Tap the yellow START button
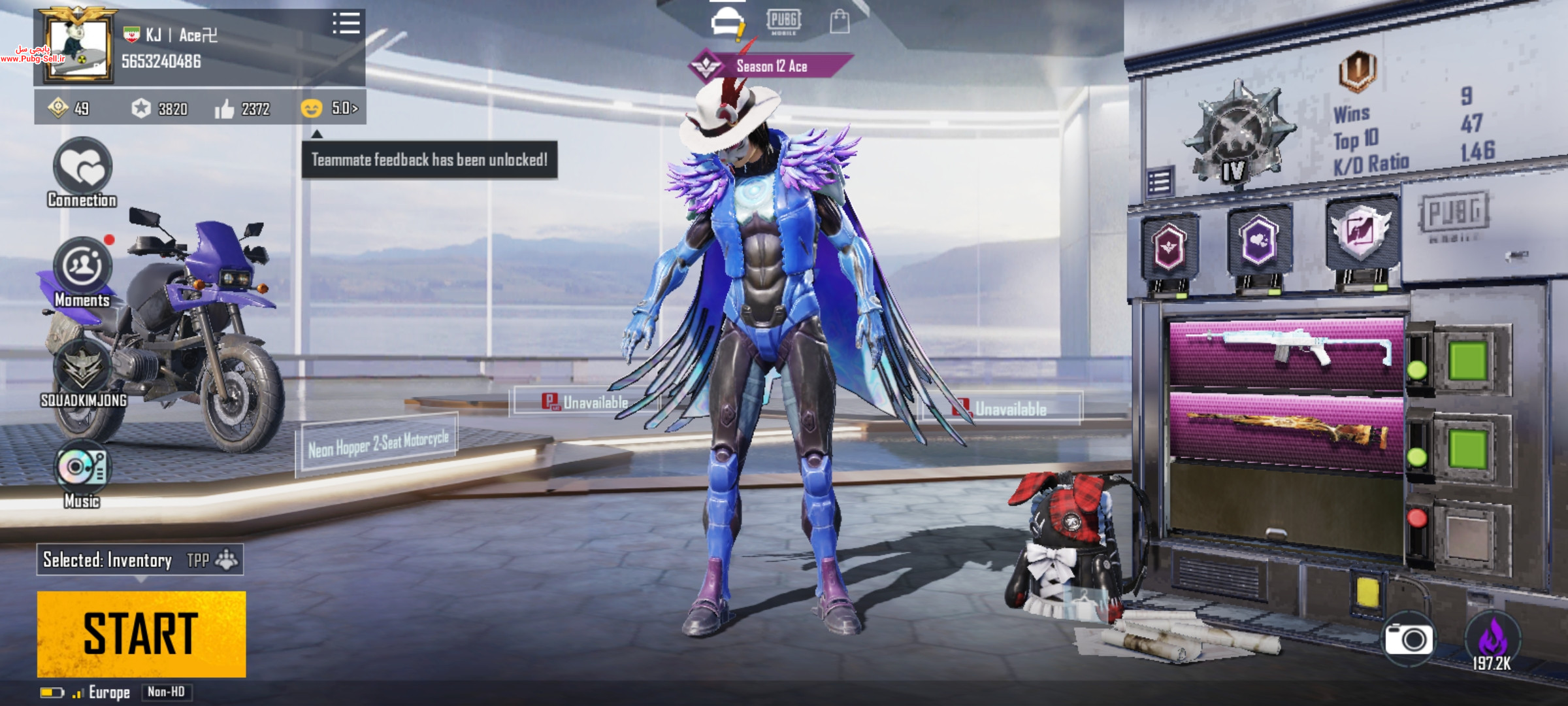This screenshot has width=1568, height=706. pyautogui.click(x=141, y=633)
